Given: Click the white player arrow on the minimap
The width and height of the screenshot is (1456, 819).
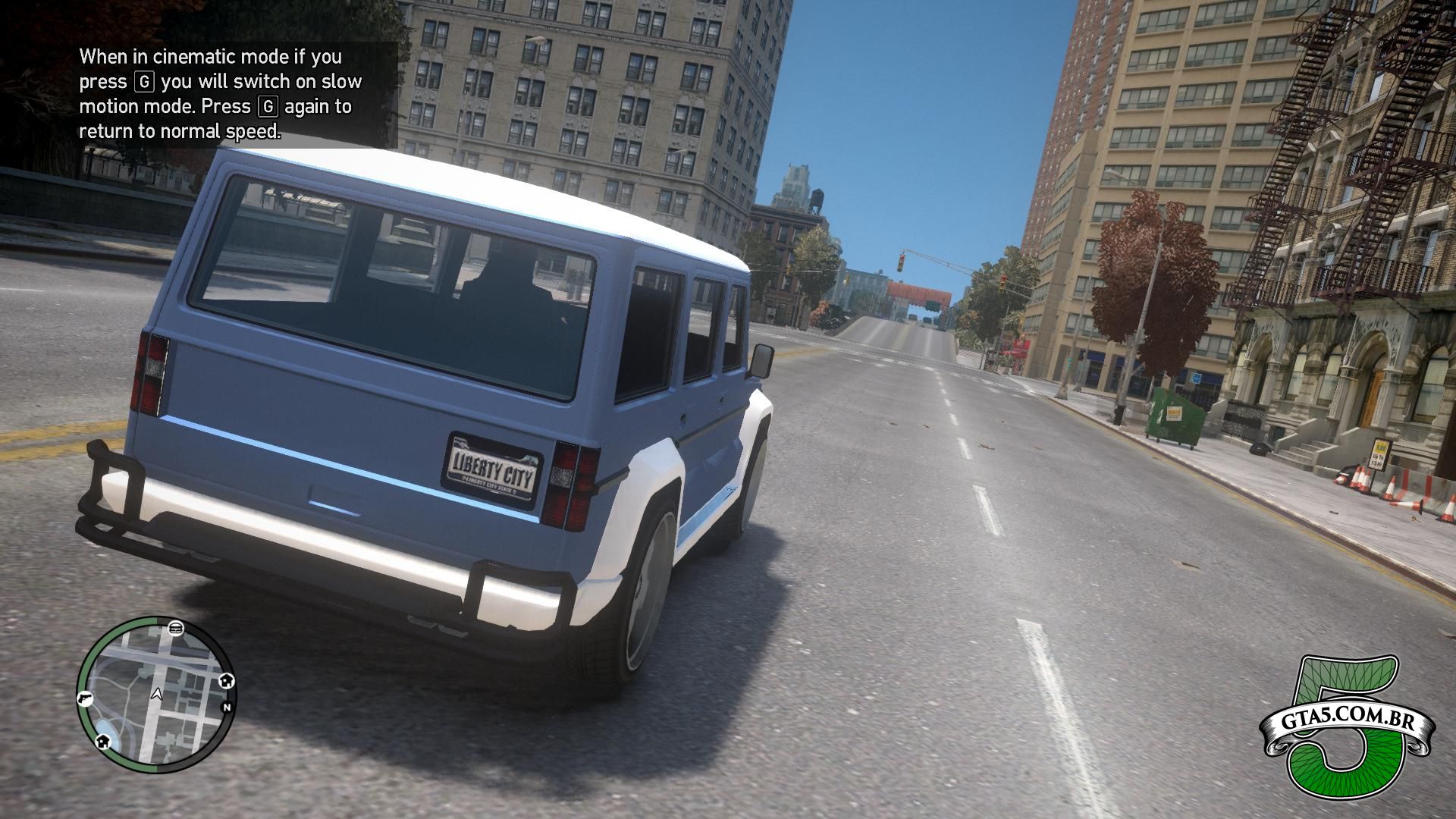Looking at the screenshot, I should 157,693.
